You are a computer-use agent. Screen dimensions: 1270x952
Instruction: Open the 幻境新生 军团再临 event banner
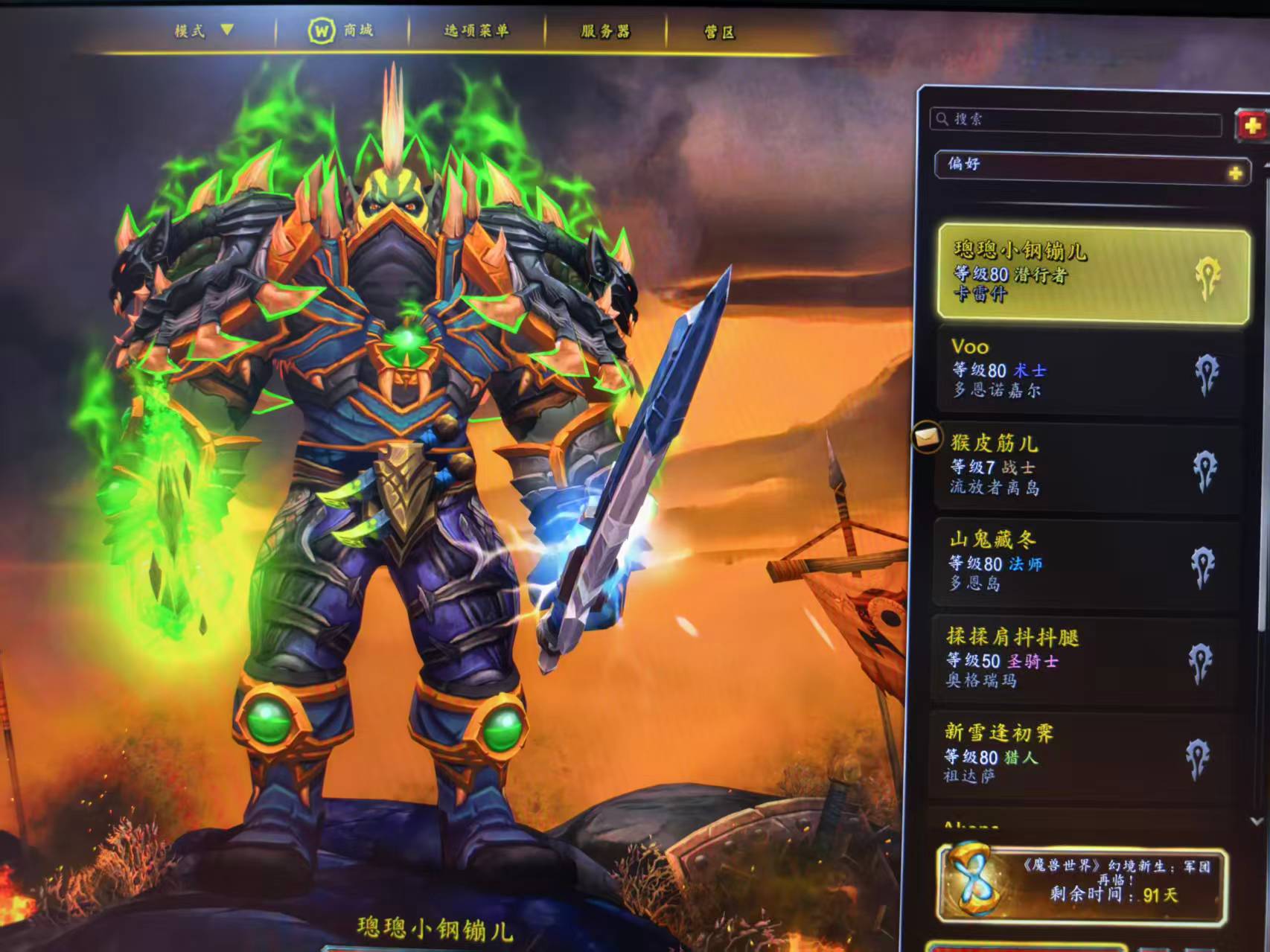(1083, 884)
